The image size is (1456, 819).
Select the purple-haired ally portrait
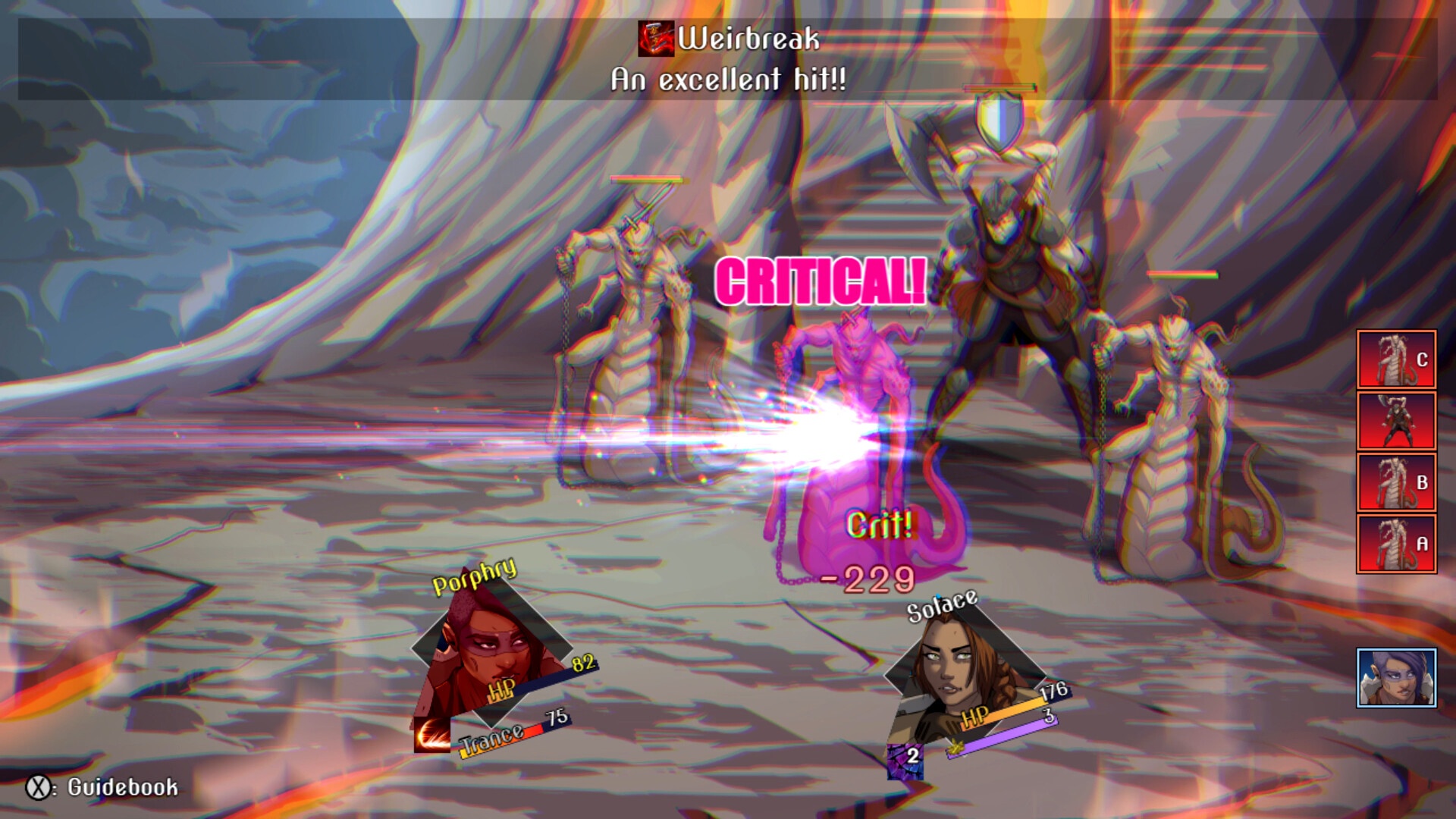click(1396, 678)
